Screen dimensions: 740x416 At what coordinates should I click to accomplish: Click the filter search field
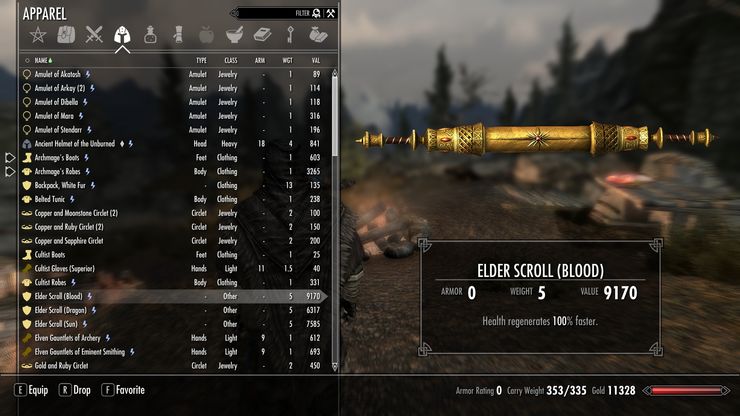tap(270, 13)
